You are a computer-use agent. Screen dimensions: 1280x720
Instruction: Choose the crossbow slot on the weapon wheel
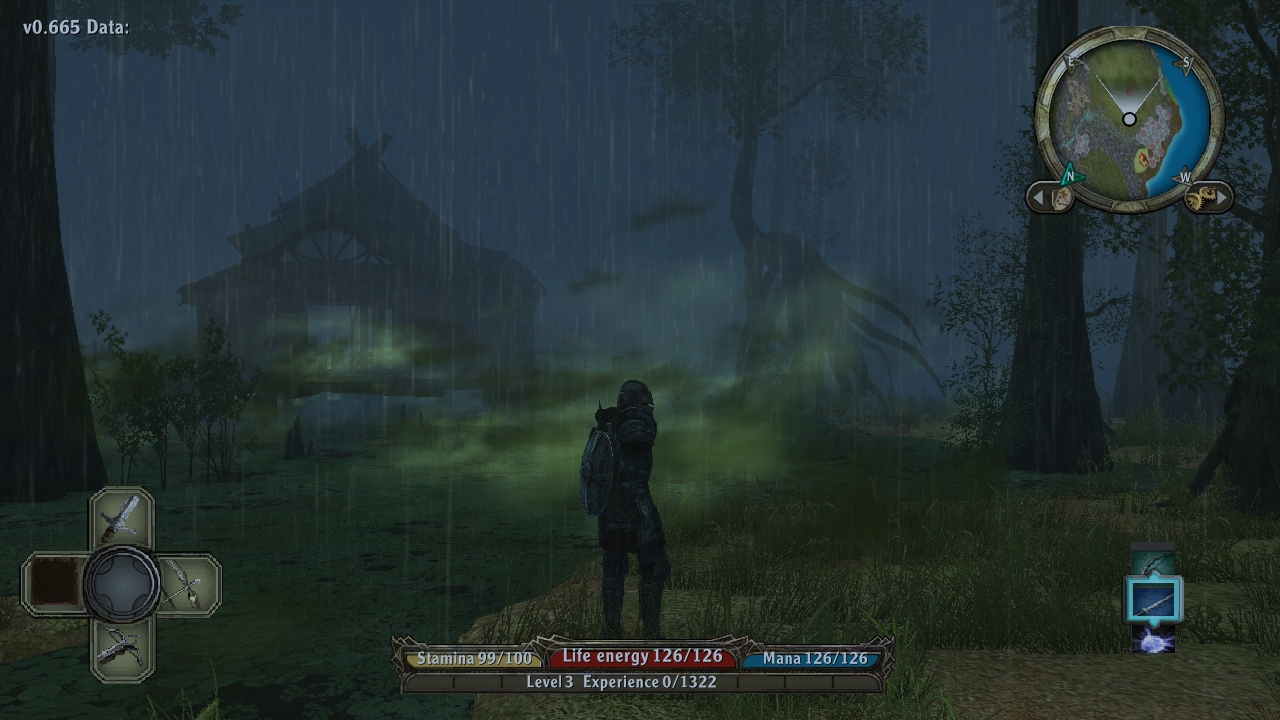click(x=121, y=648)
